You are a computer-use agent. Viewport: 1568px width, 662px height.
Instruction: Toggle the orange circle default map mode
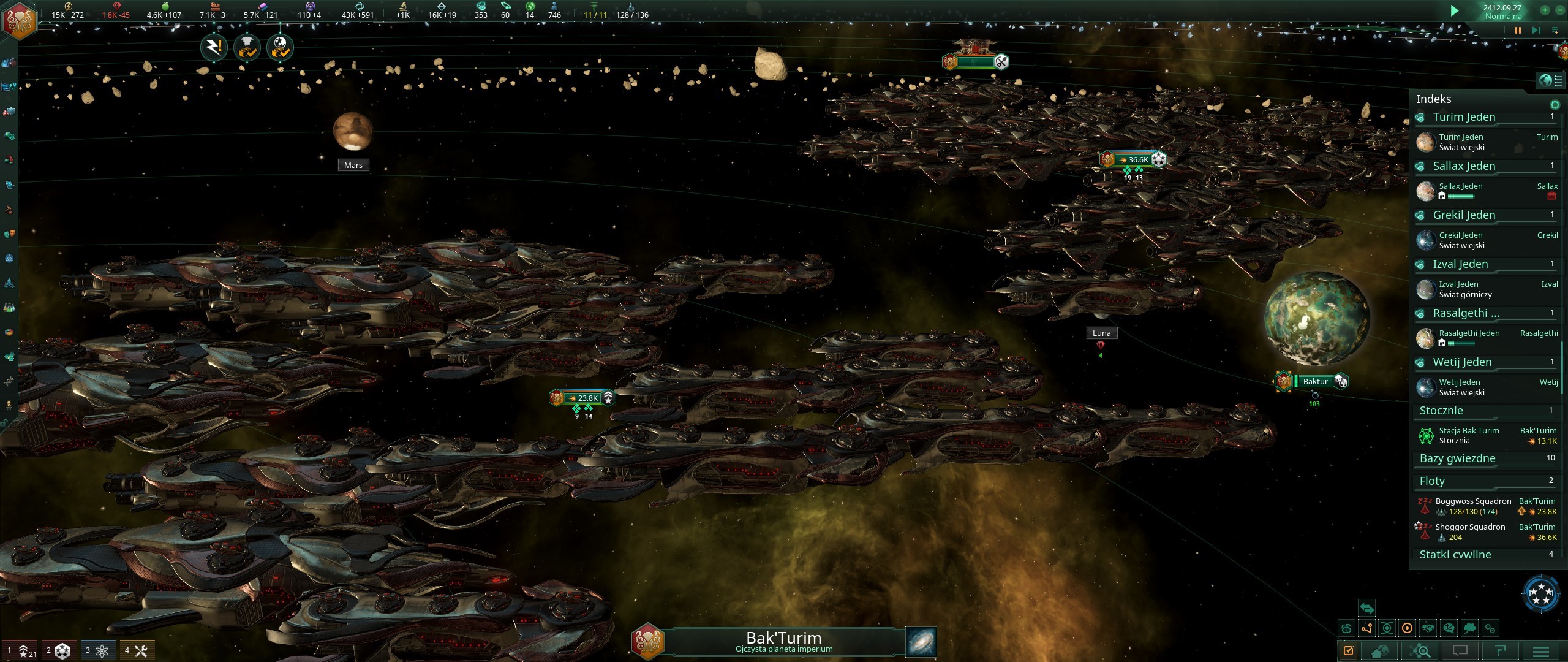(1407, 629)
